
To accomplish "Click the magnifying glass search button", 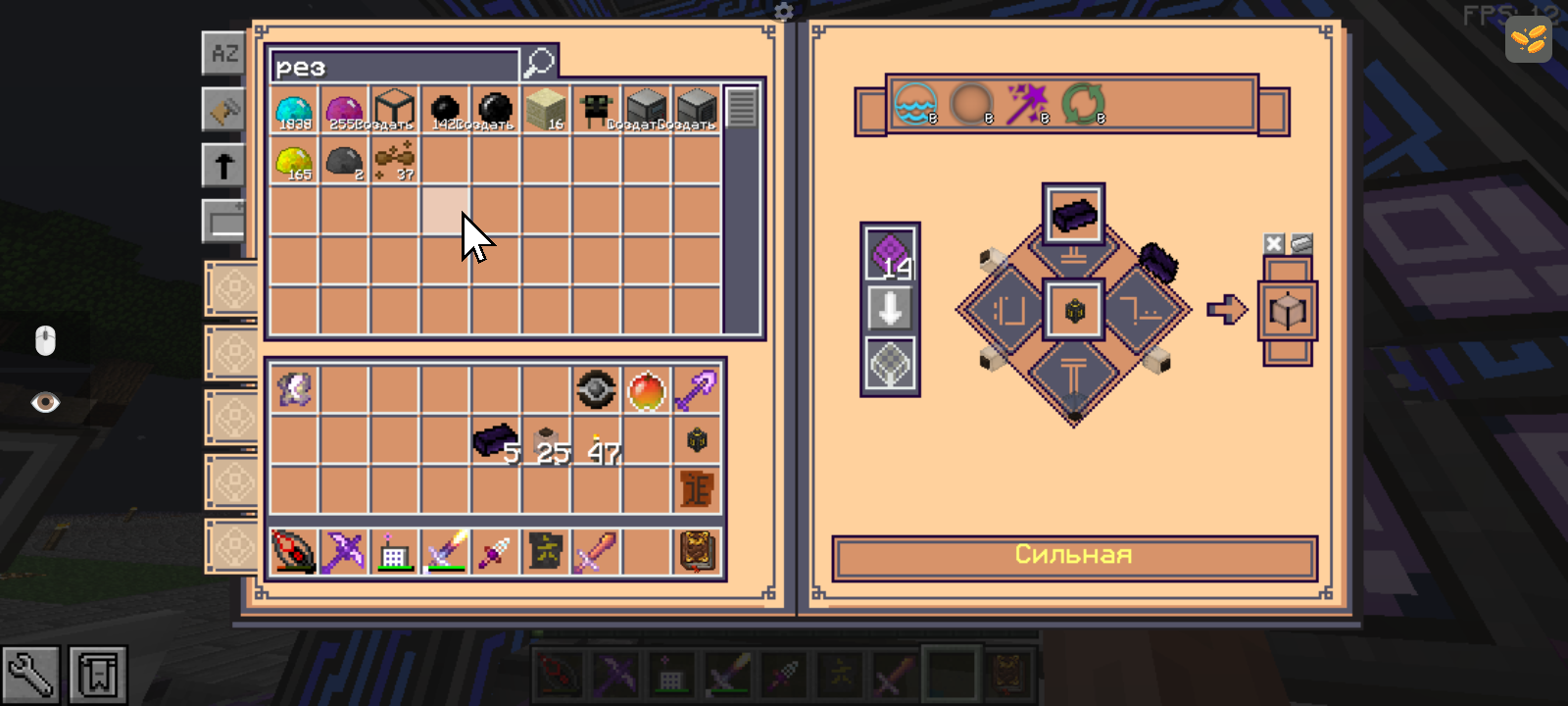I will 540,64.
